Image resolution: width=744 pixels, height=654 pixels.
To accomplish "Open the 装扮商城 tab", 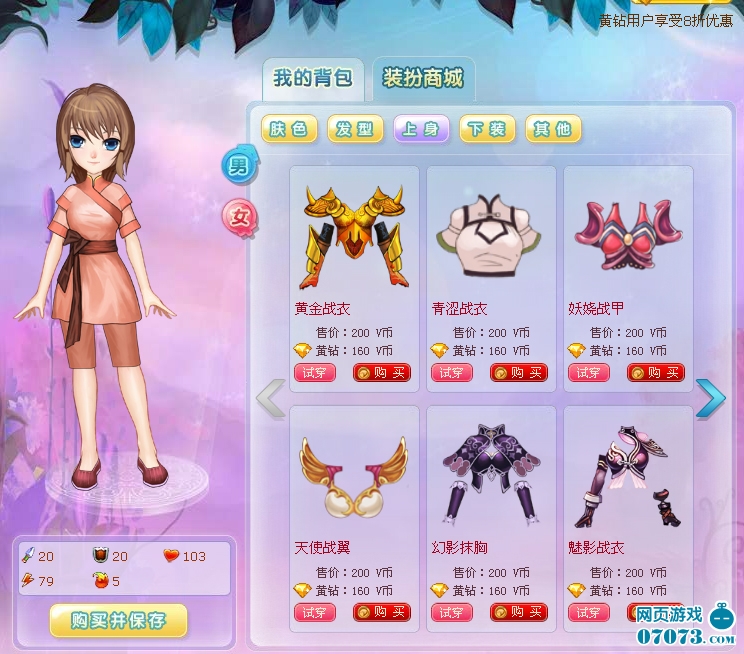I will 423,79.
